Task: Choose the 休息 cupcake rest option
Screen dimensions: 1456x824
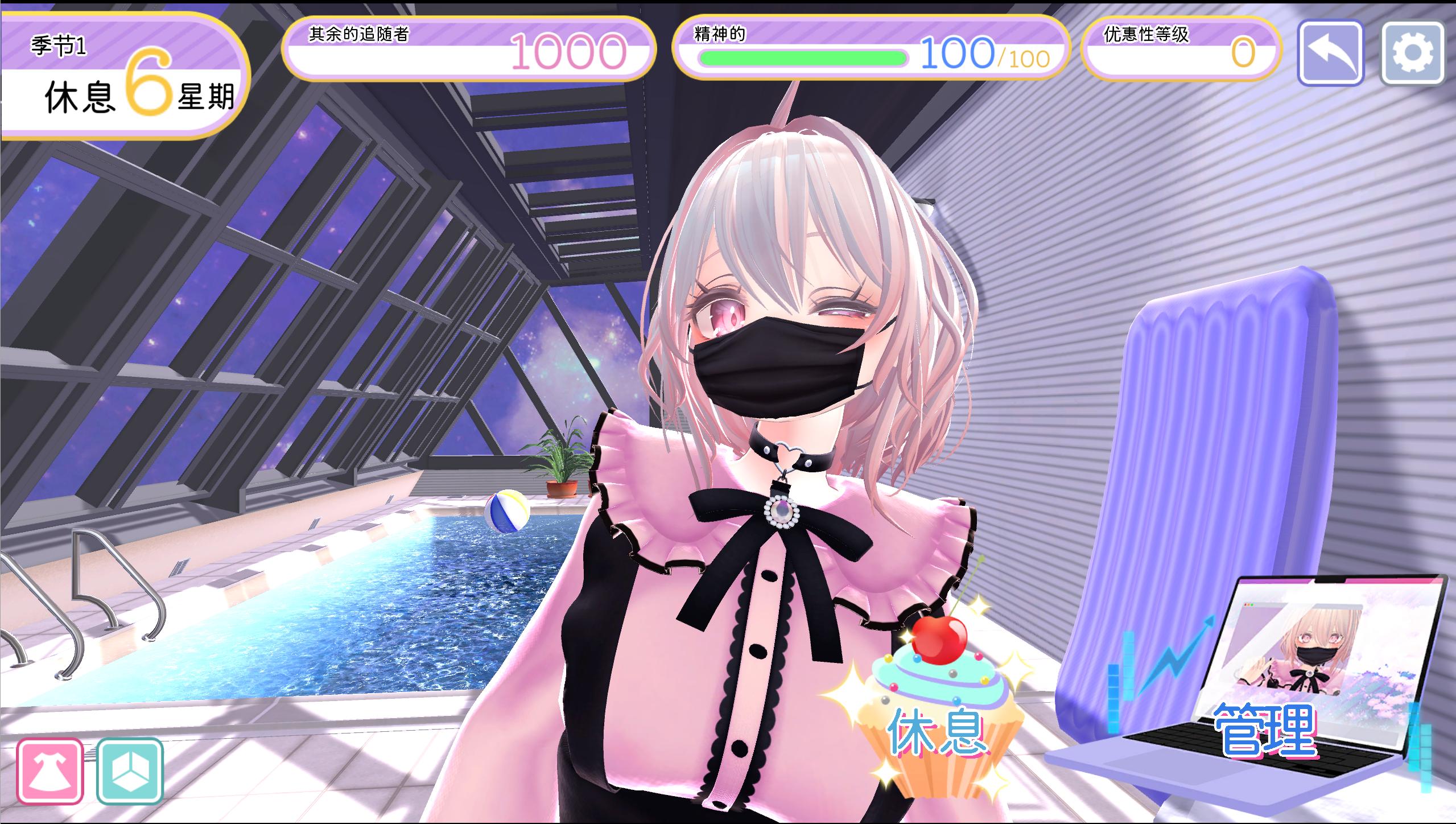Action: point(936,723)
